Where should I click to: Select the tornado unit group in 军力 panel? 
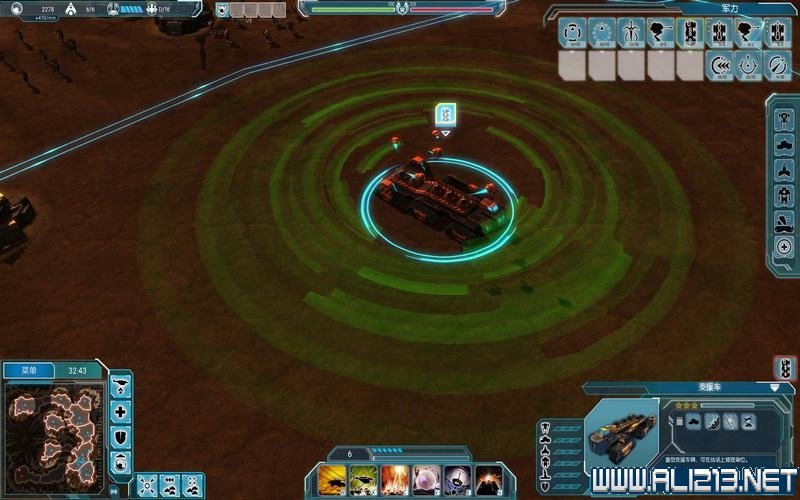[660, 32]
